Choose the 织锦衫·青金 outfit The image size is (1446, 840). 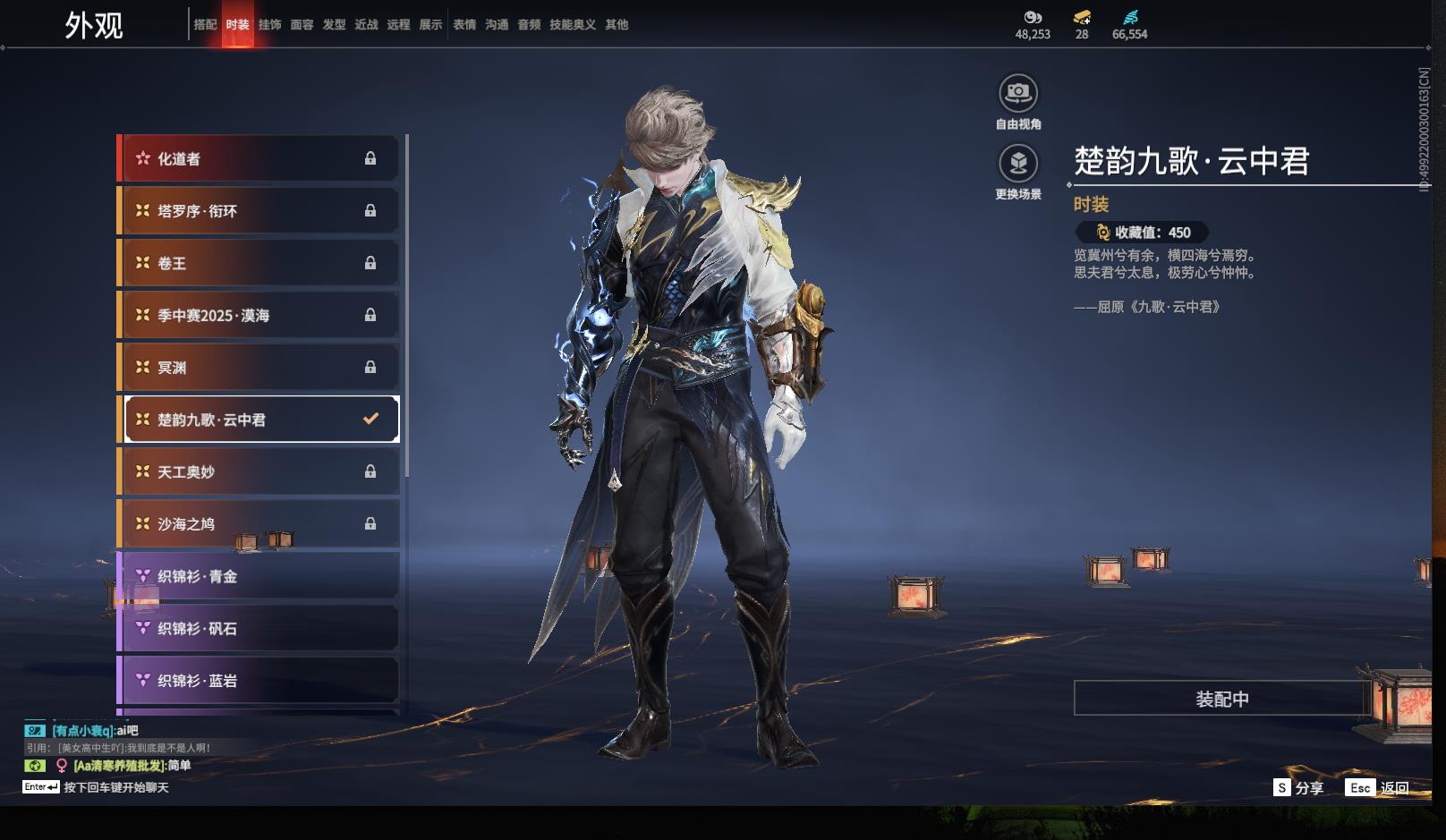tap(259, 576)
